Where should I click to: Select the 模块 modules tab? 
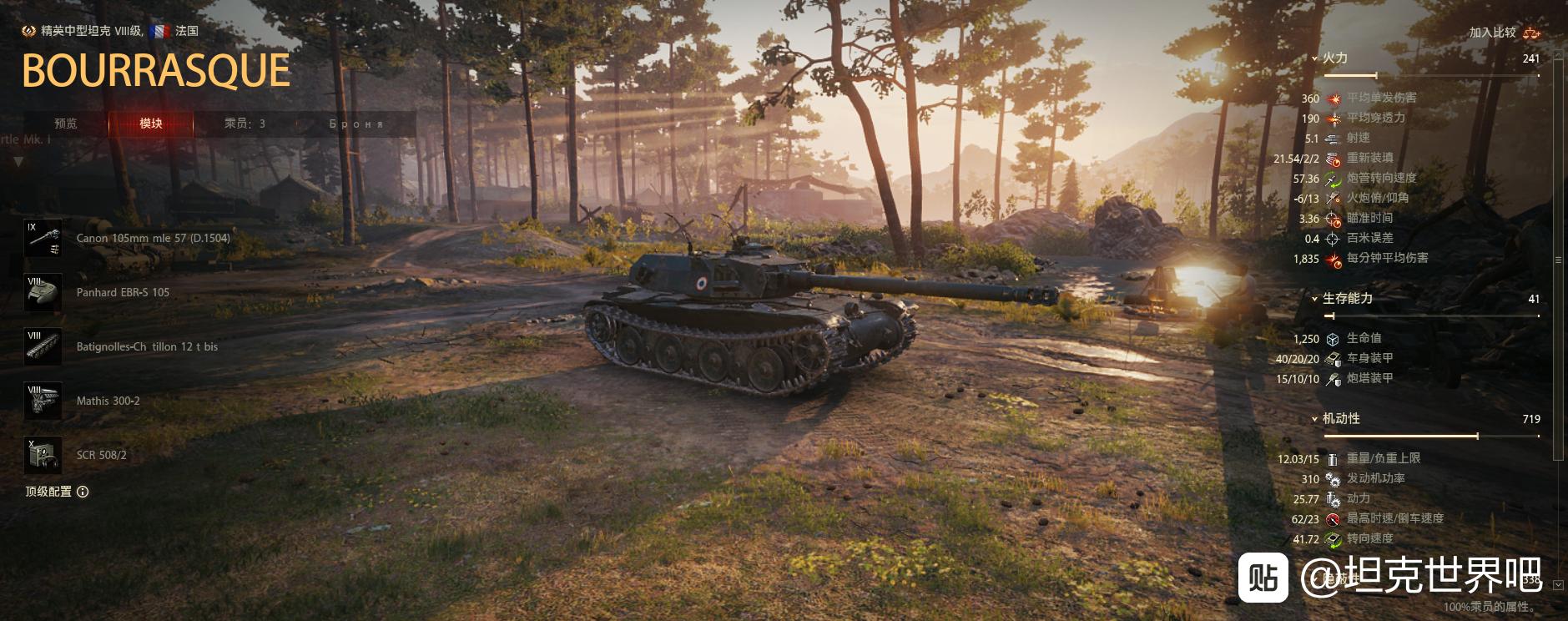click(x=151, y=124)
